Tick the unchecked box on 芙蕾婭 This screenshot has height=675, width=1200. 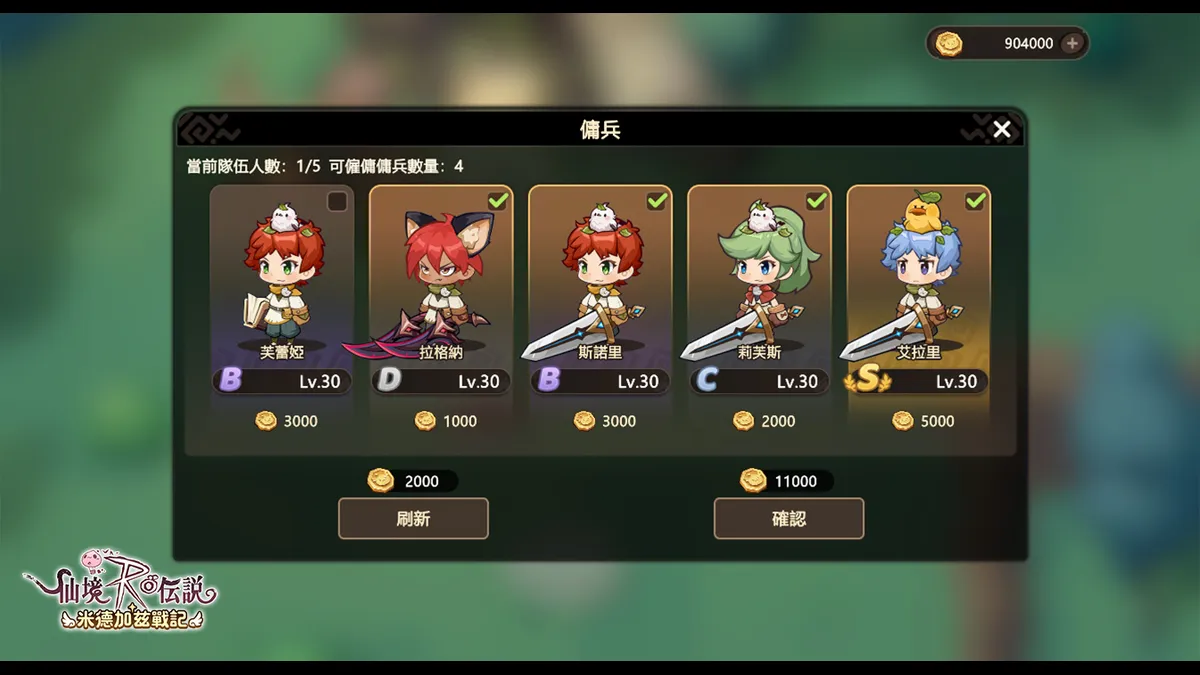click(x=338, y=202)
